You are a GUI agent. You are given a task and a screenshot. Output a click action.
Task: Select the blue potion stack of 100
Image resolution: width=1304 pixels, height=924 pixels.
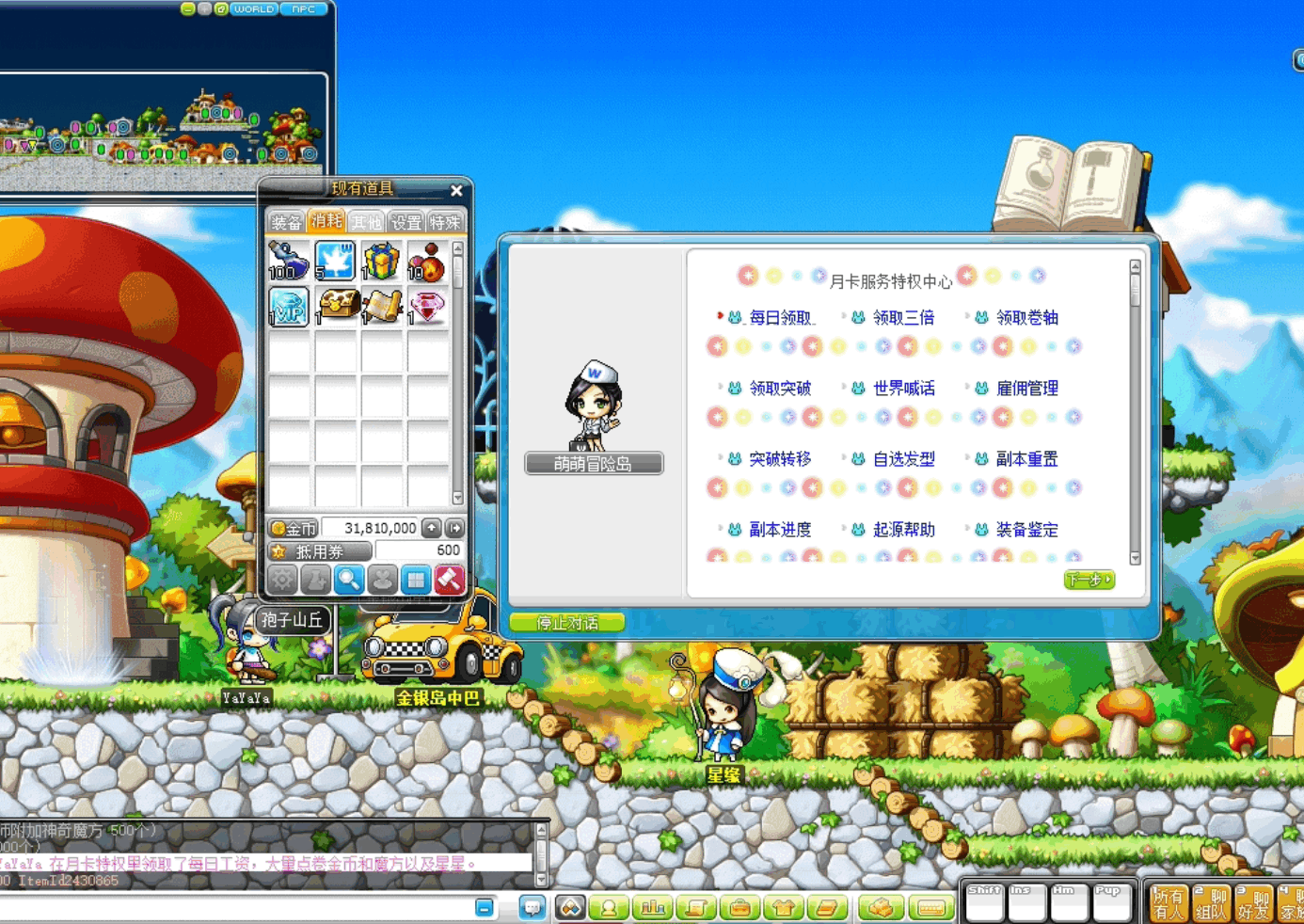tap(289, 261)
